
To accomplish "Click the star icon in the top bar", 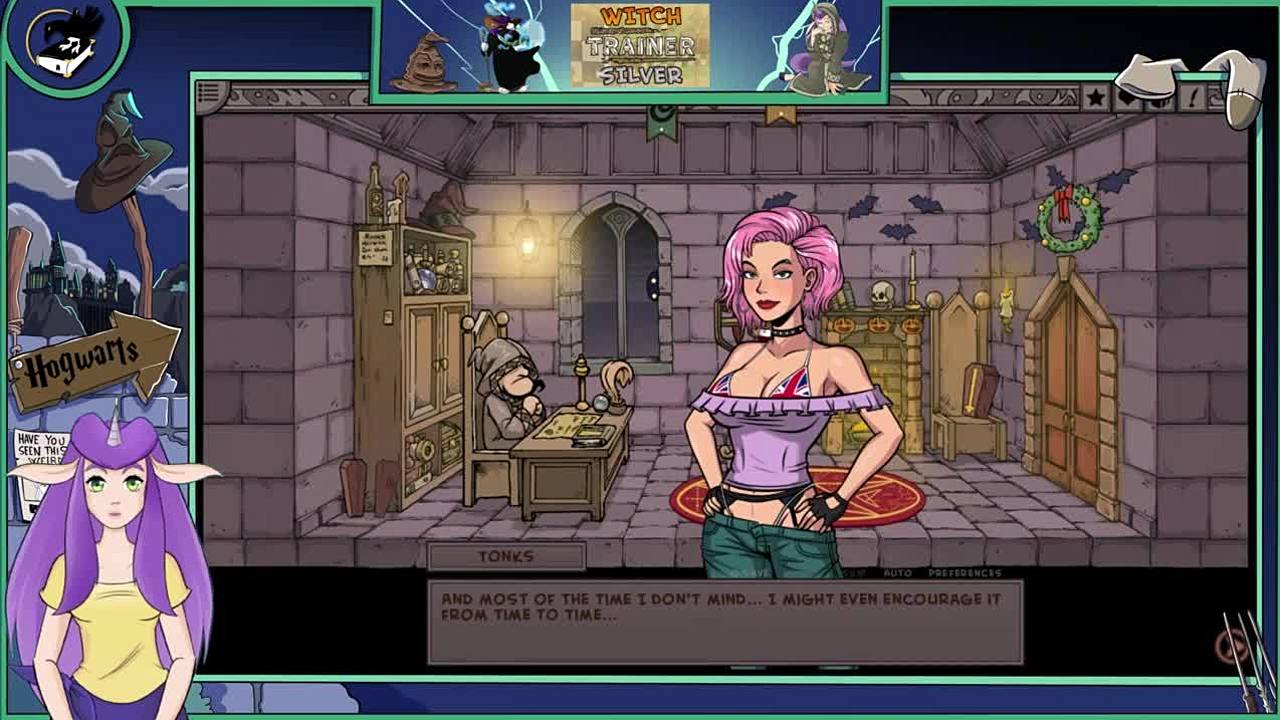I will (x=1096, y=97).
